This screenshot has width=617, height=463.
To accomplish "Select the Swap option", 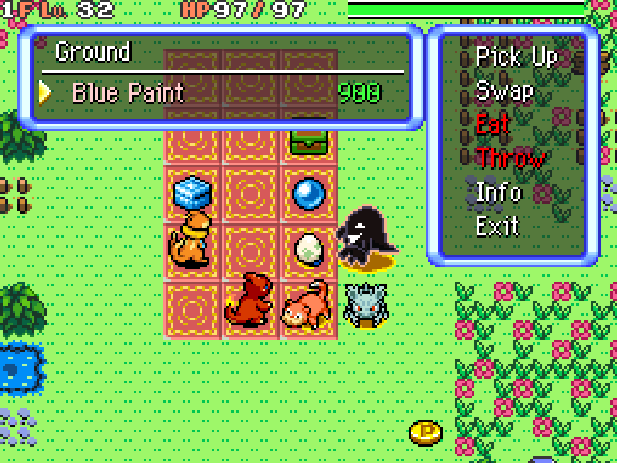I will pos(504,90).
